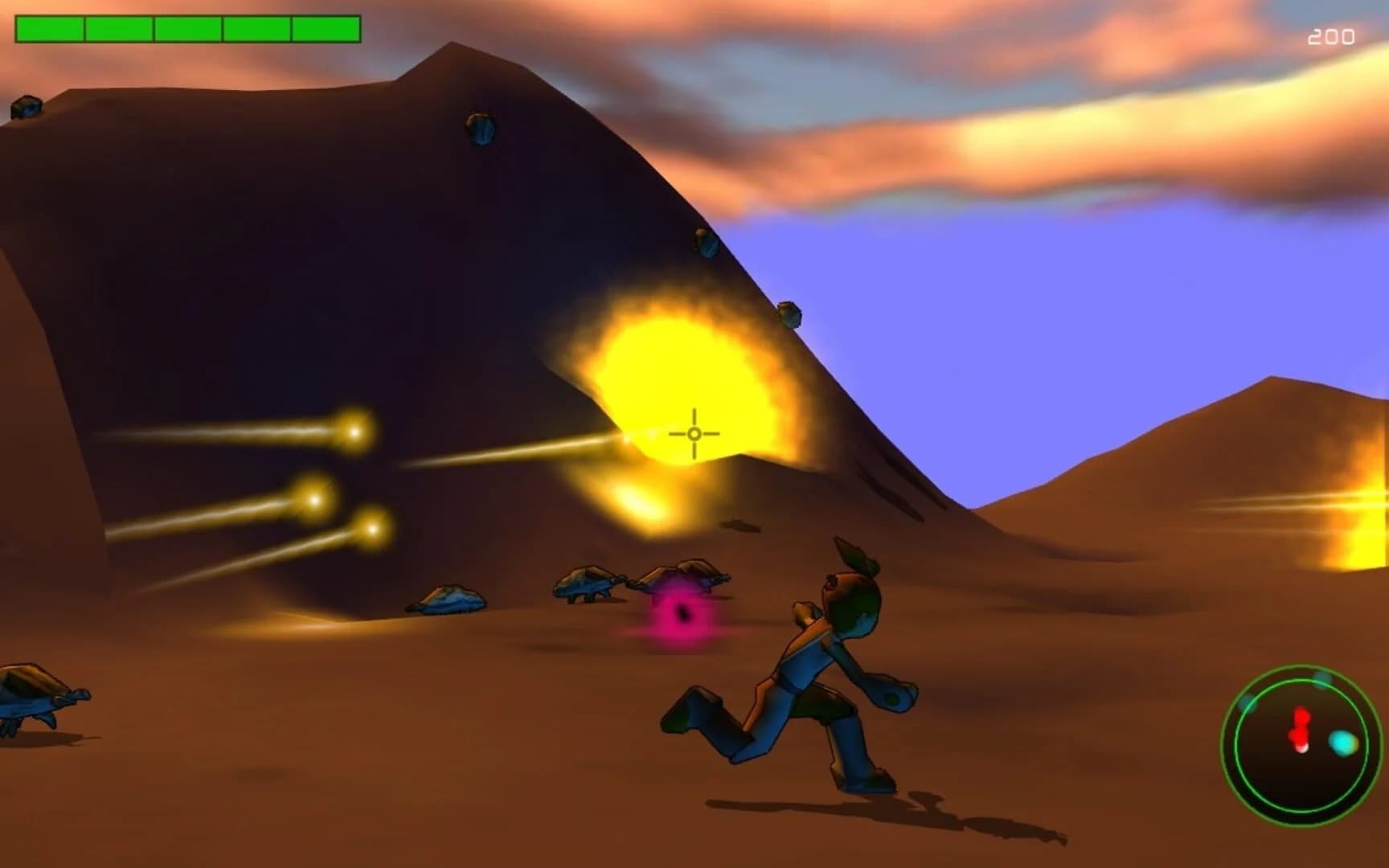1389x868 pixels.
Task: Click the small blip on the radar's left ring
Action: (x=1248, y=704)
